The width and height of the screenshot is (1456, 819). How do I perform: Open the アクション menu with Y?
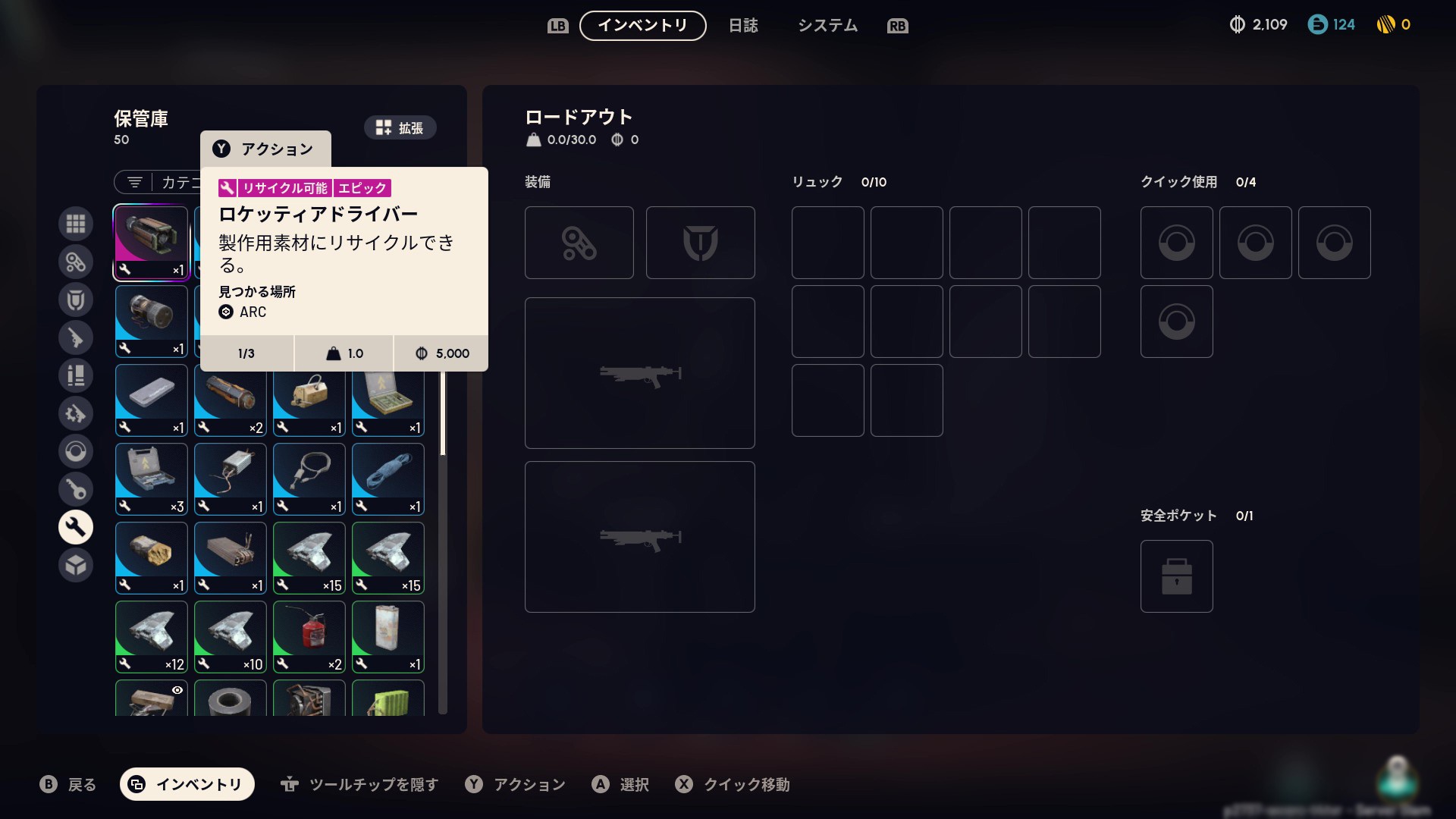click(265, 149)
